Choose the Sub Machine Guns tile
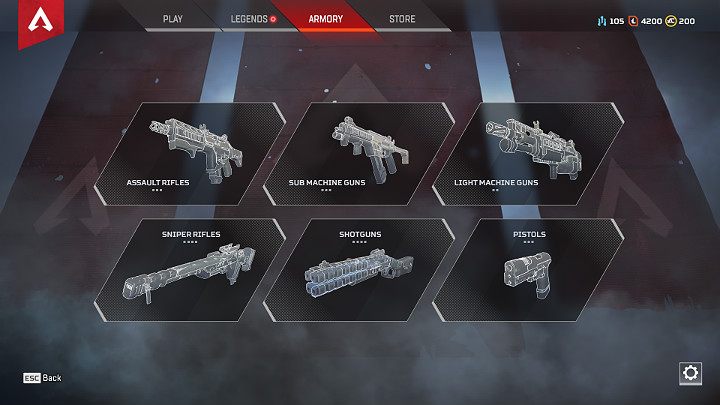 click(x=356, y=153)
